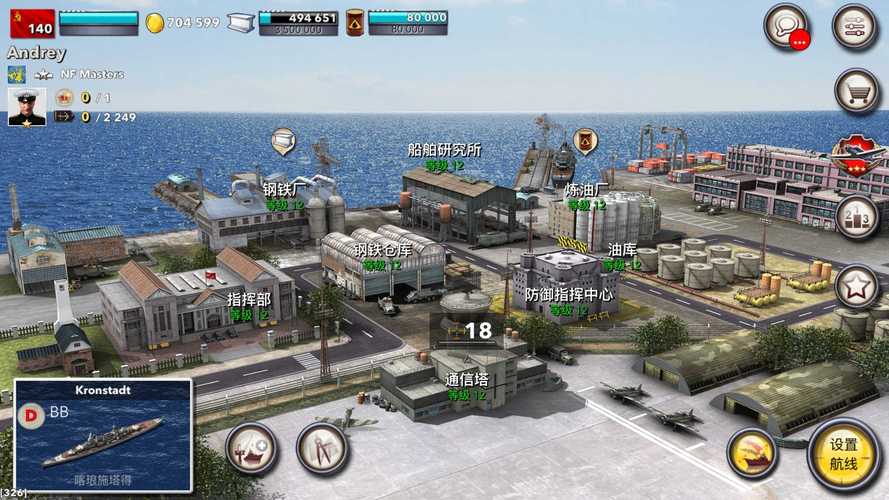Open the yellow warship fleet button
Image resolution: width=889 pixels, height=500 pixels.
[752, 453]
